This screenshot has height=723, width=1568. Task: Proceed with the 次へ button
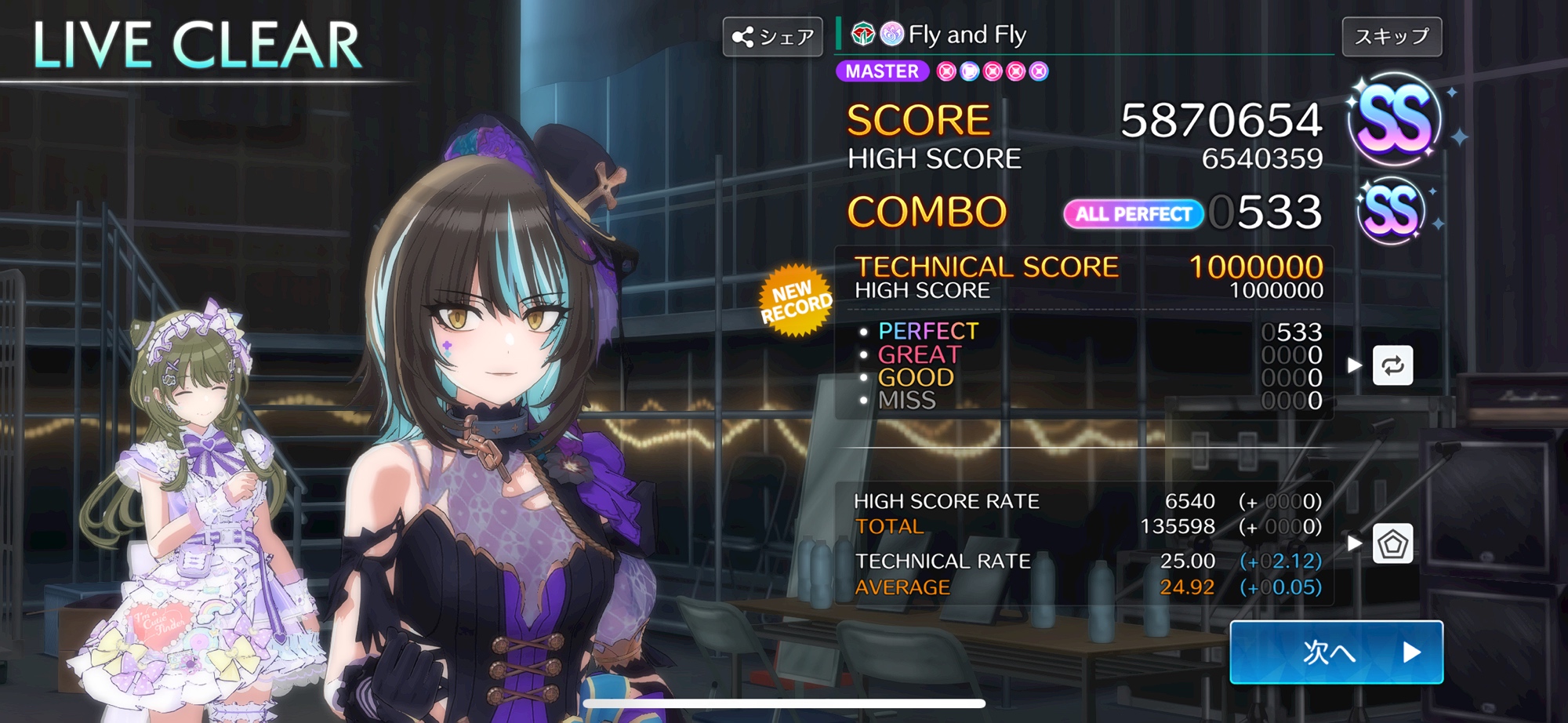(1336, 652)
